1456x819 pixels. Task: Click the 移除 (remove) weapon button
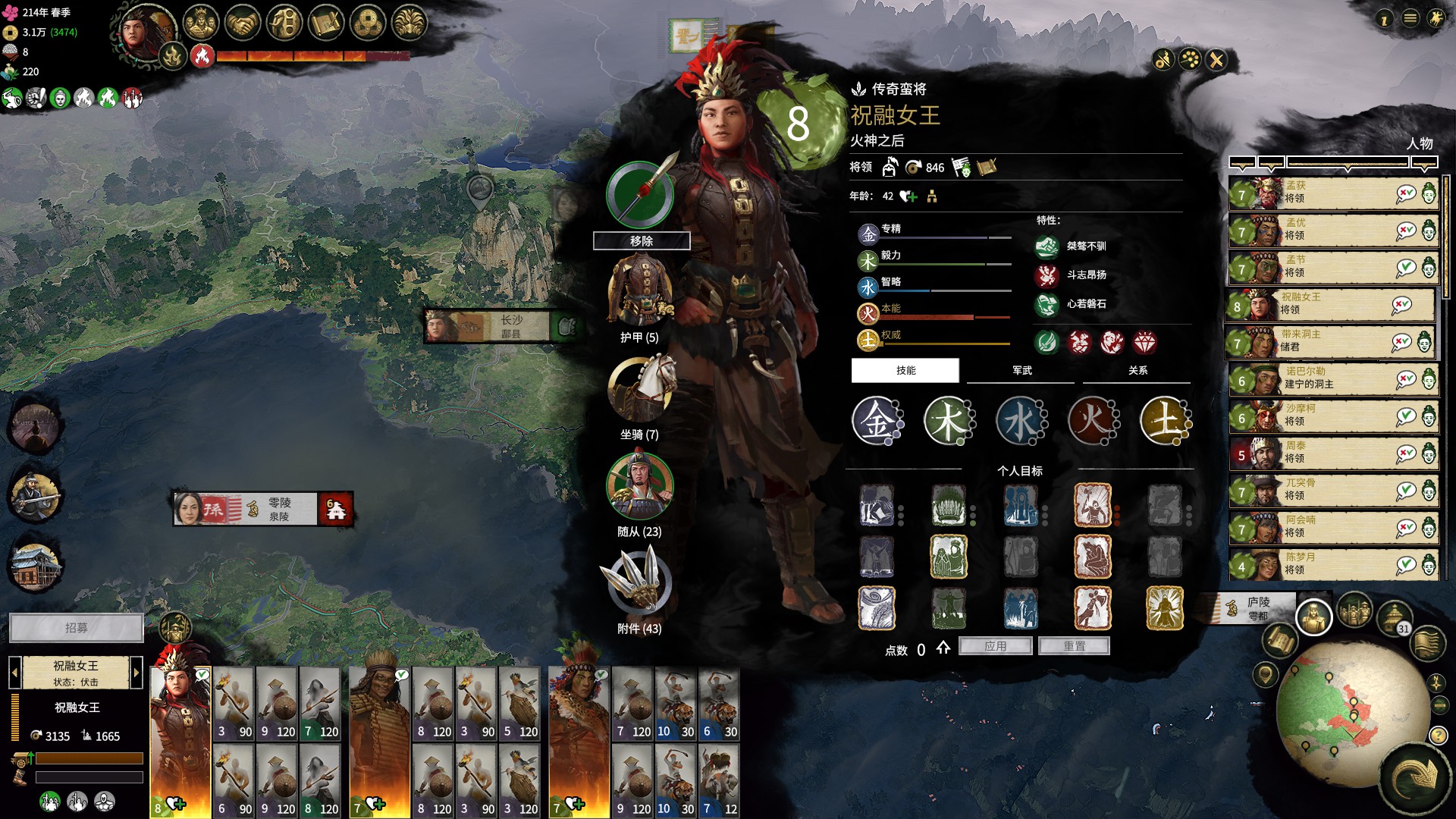(x=642, y=241)
